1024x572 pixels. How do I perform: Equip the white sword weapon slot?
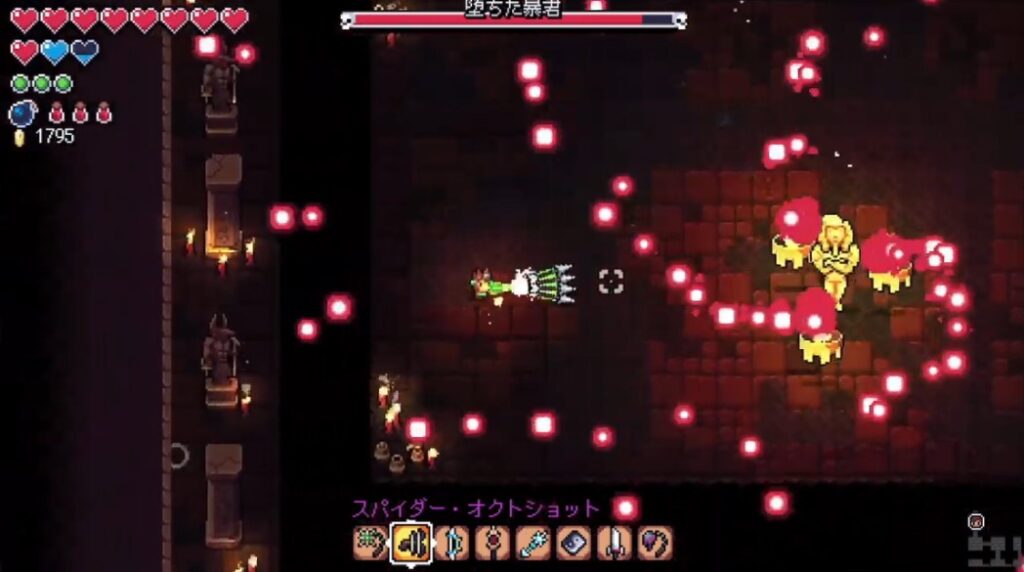[614, 542]
